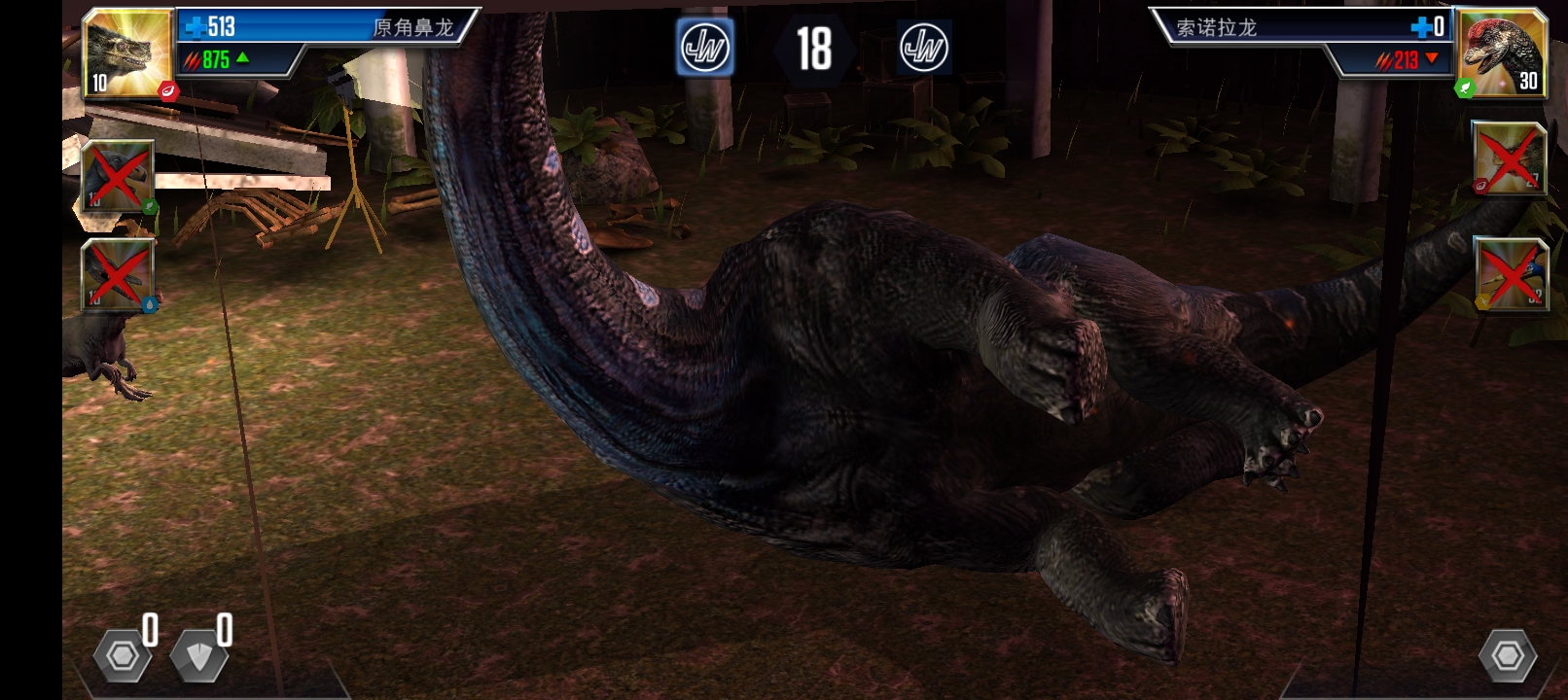
Task: Choose the defeated dinosaur with green leaf badge
Action: (117, 176)
